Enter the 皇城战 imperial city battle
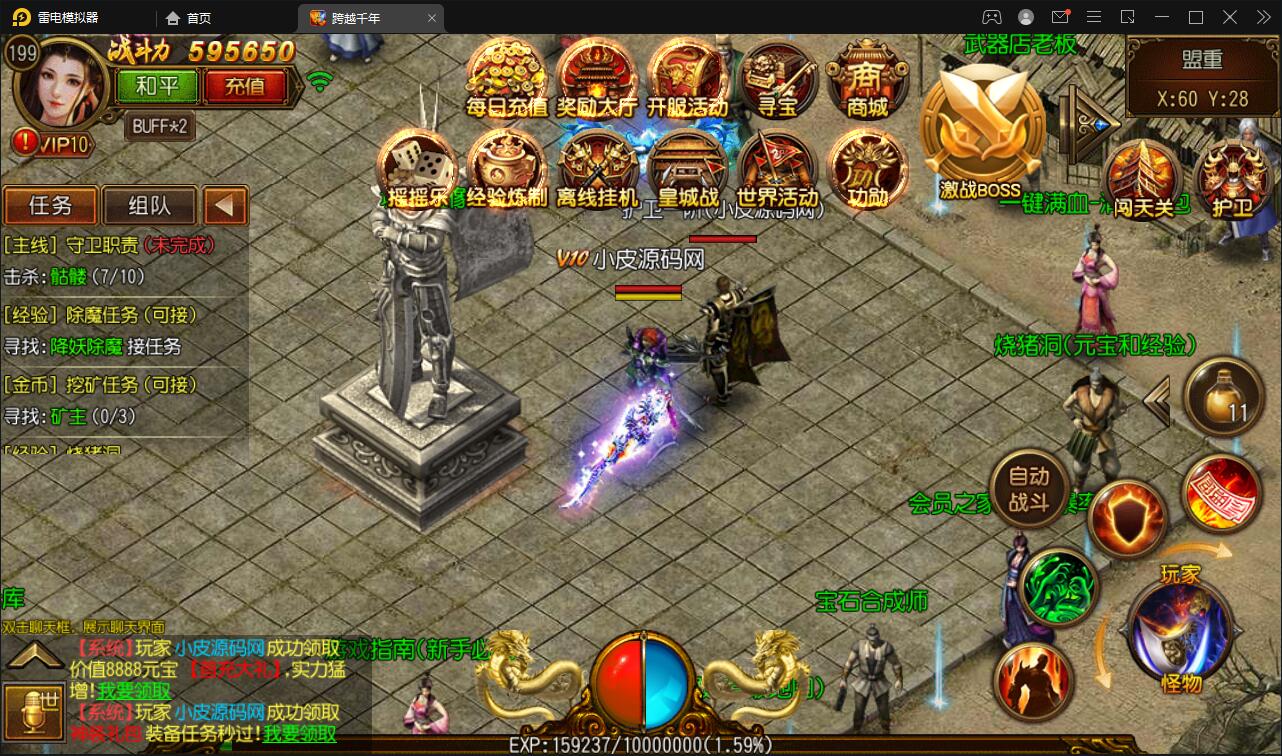This screenshot has width=1282, height=756. [687, 167]
